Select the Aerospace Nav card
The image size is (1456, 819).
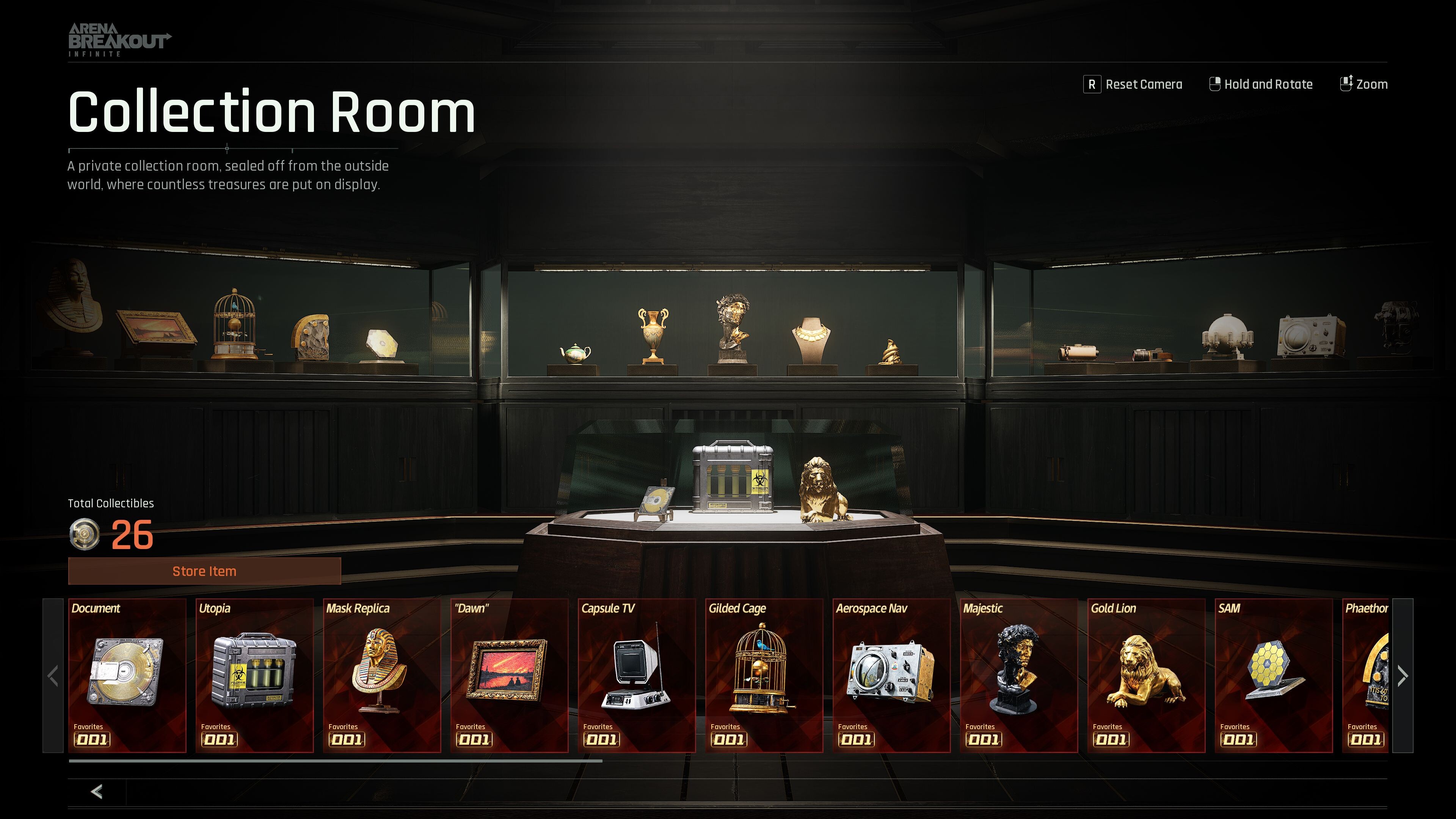point(891,675)
